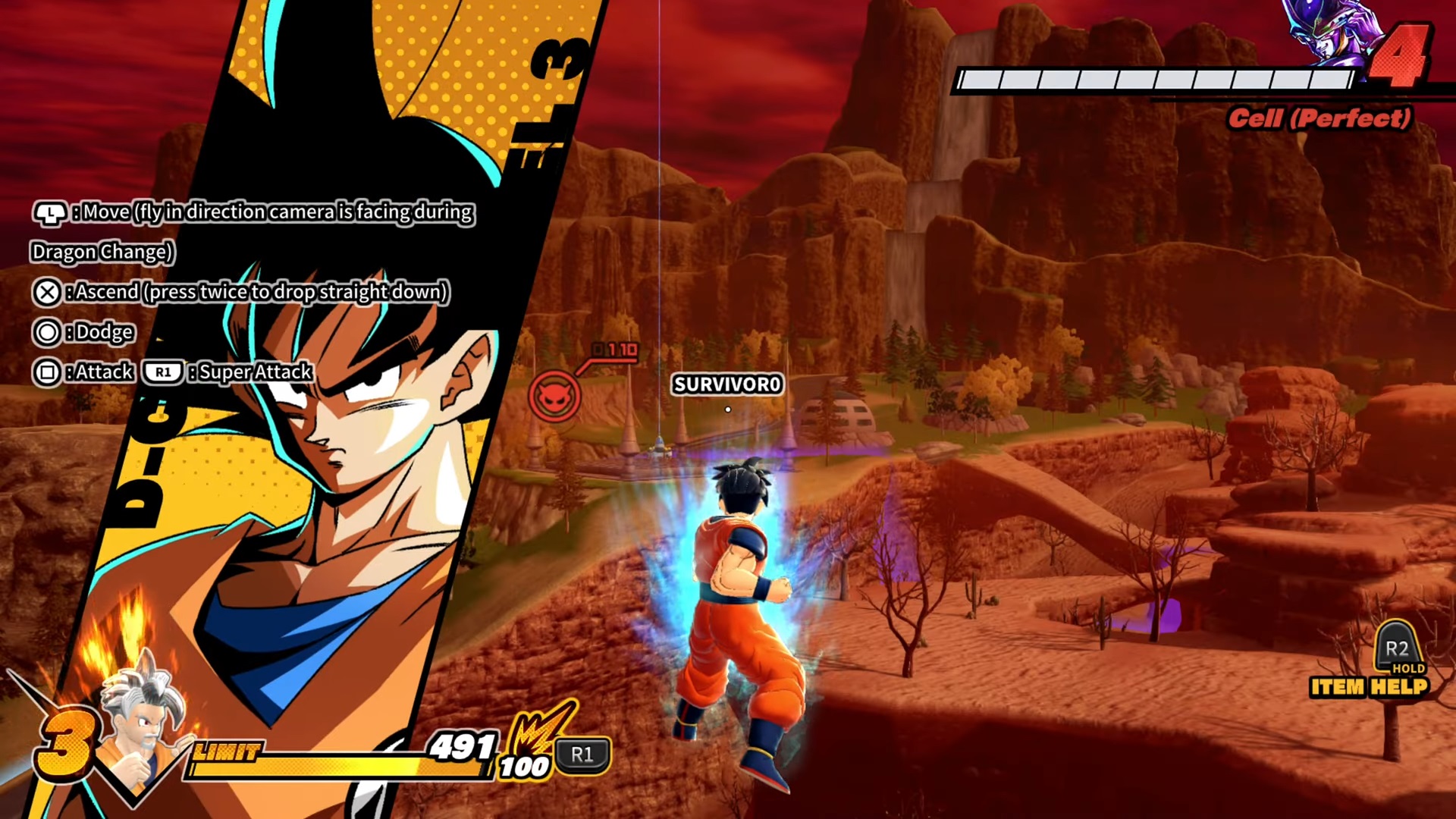This screenshot has width=1456, height=819.
Task: Open the ITEM HELP panel
Action: point(1369,687)
